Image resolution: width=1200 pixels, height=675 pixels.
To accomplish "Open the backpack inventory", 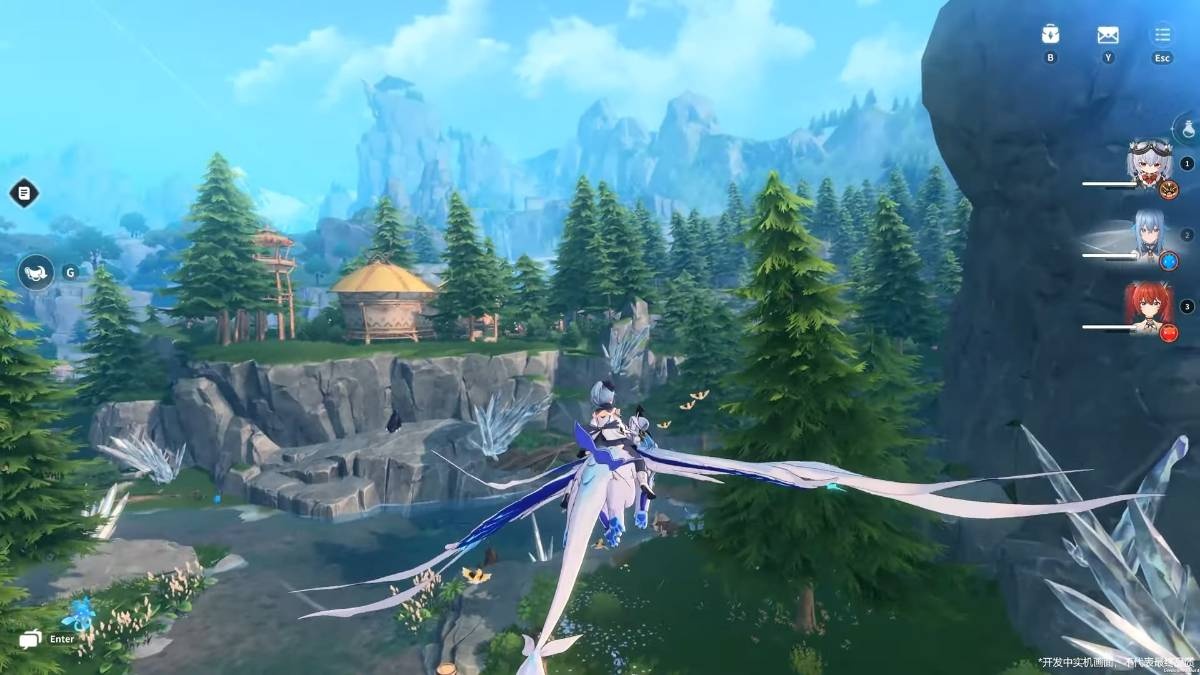I will click(x=1050, y=35).
